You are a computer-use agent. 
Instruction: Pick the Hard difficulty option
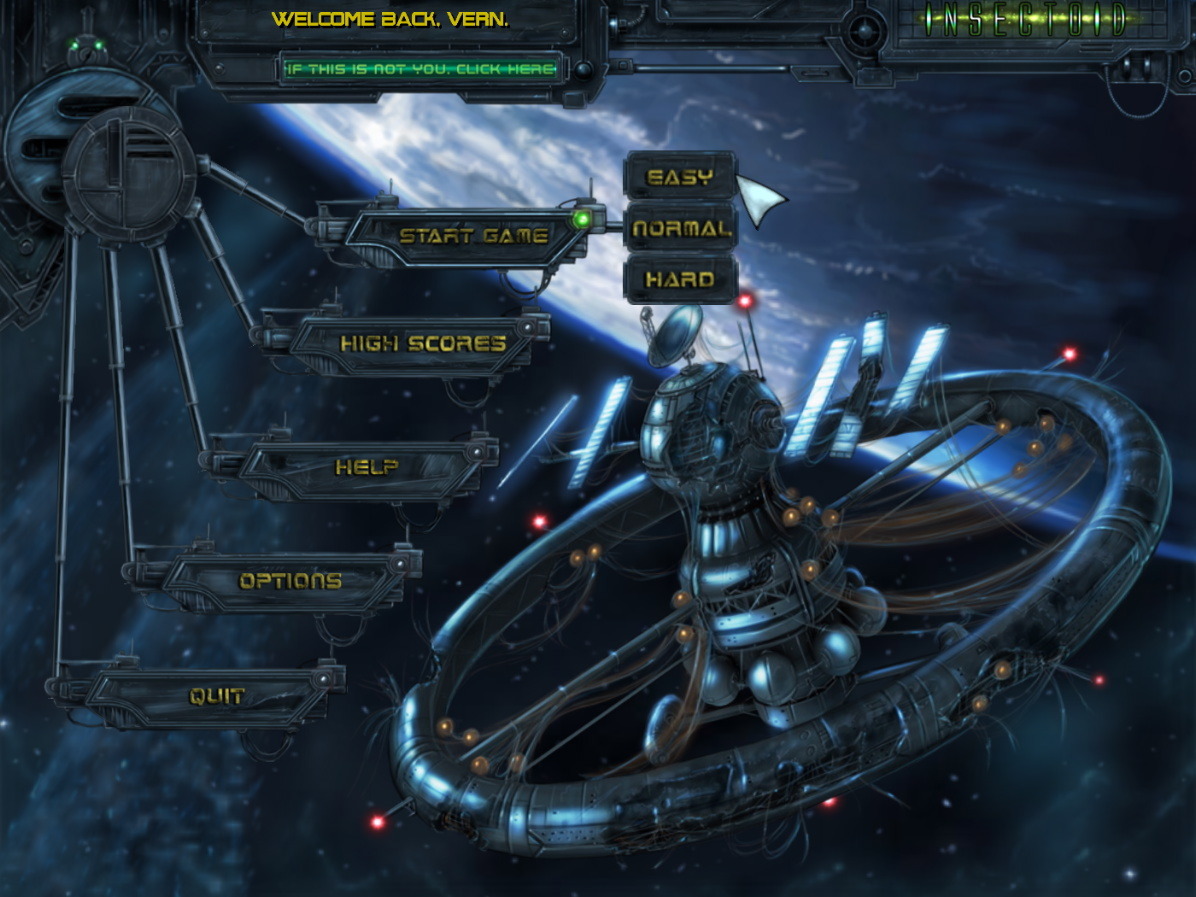pyautogui.click(x=680, y=280)
